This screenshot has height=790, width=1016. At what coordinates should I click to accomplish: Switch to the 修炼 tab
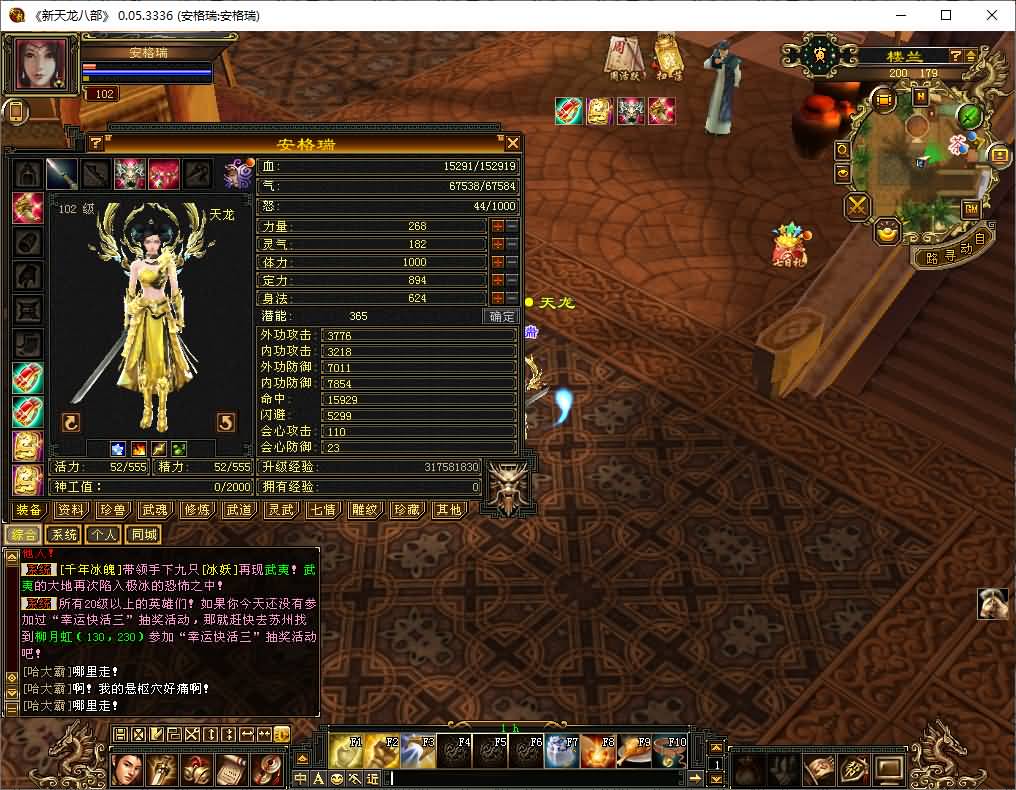(197, 510)
